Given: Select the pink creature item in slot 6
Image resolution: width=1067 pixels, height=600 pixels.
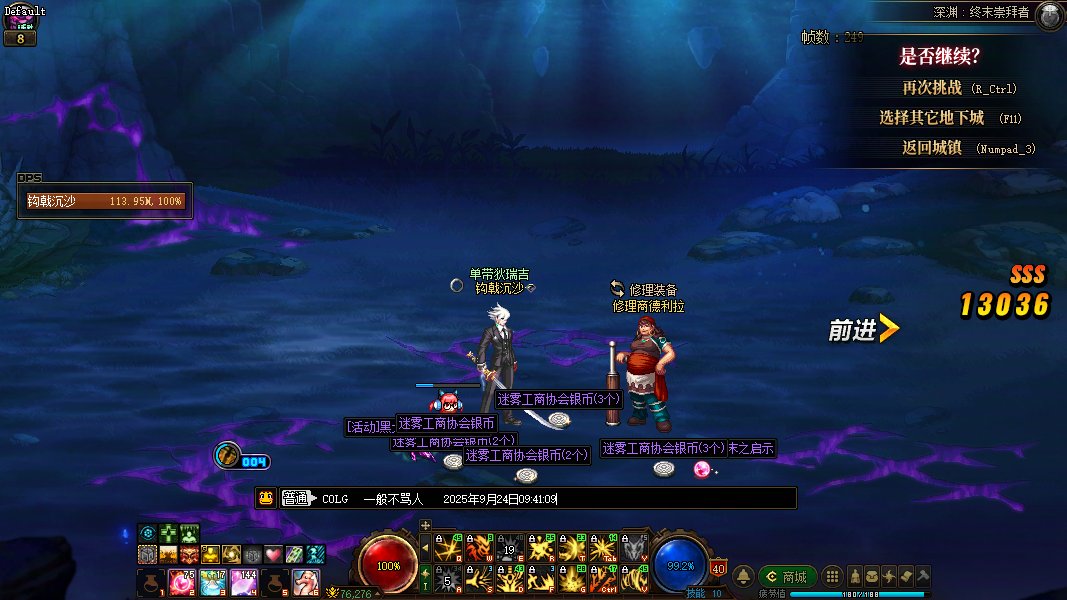Looking at the screenshot, I should click(x=306, y=581).
